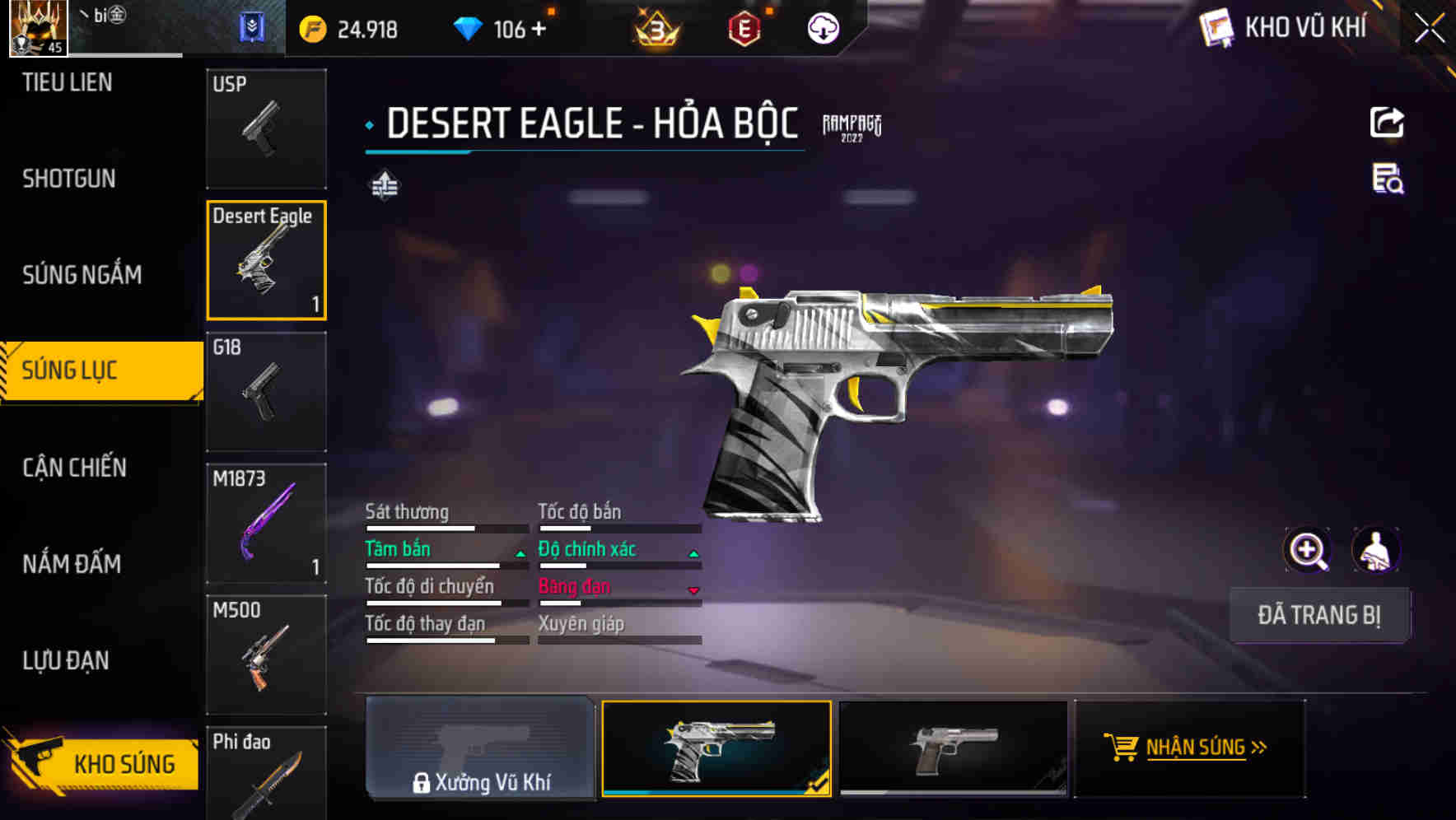Zoom in on the weapon preview
Viewport: 1456px width, 820px height.
[x=1307, y=550]
